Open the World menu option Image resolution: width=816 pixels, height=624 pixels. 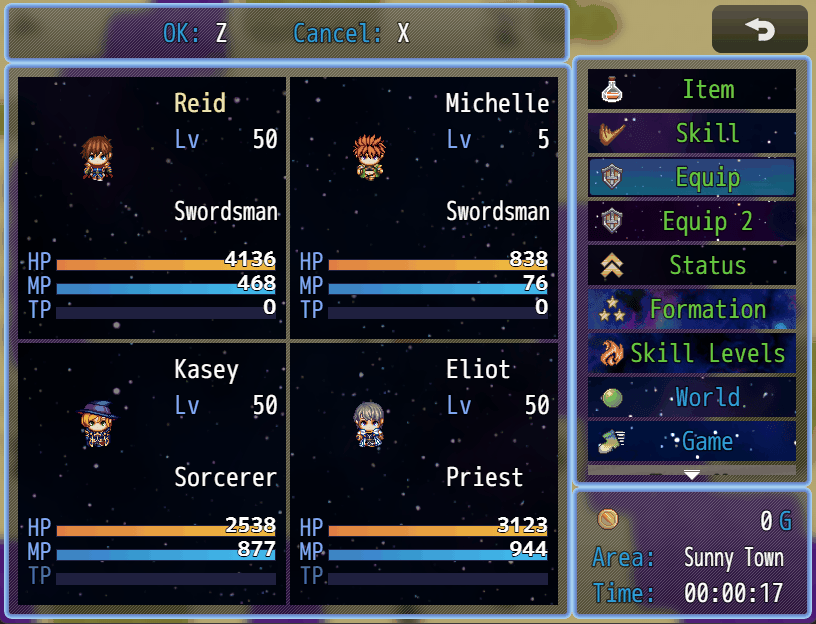692,398
